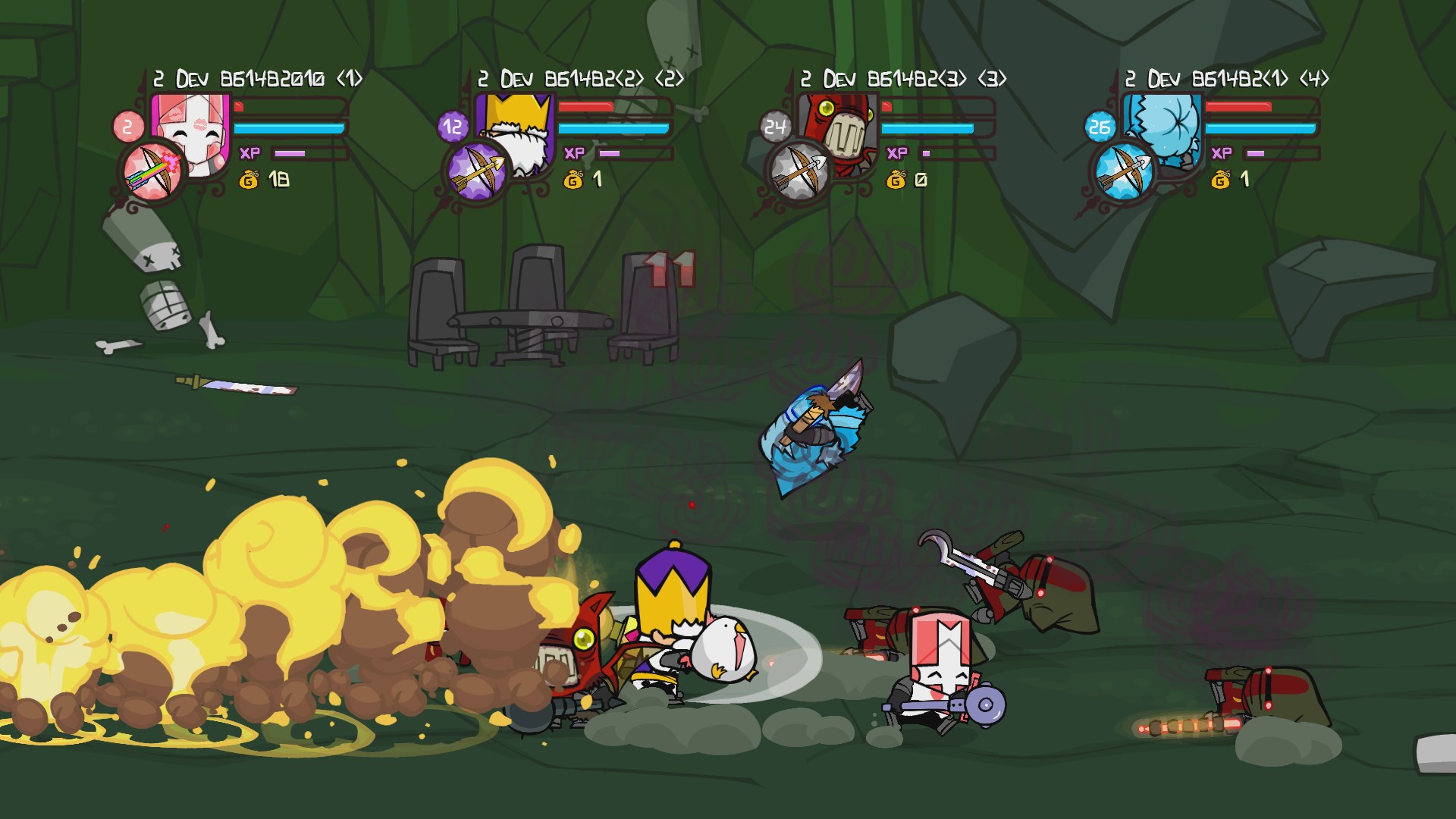Image resolution: width=1456 pixels, height=819 pixels.
Task: Click the gold pouch beside the king's coin count
Action: point(573,180)
